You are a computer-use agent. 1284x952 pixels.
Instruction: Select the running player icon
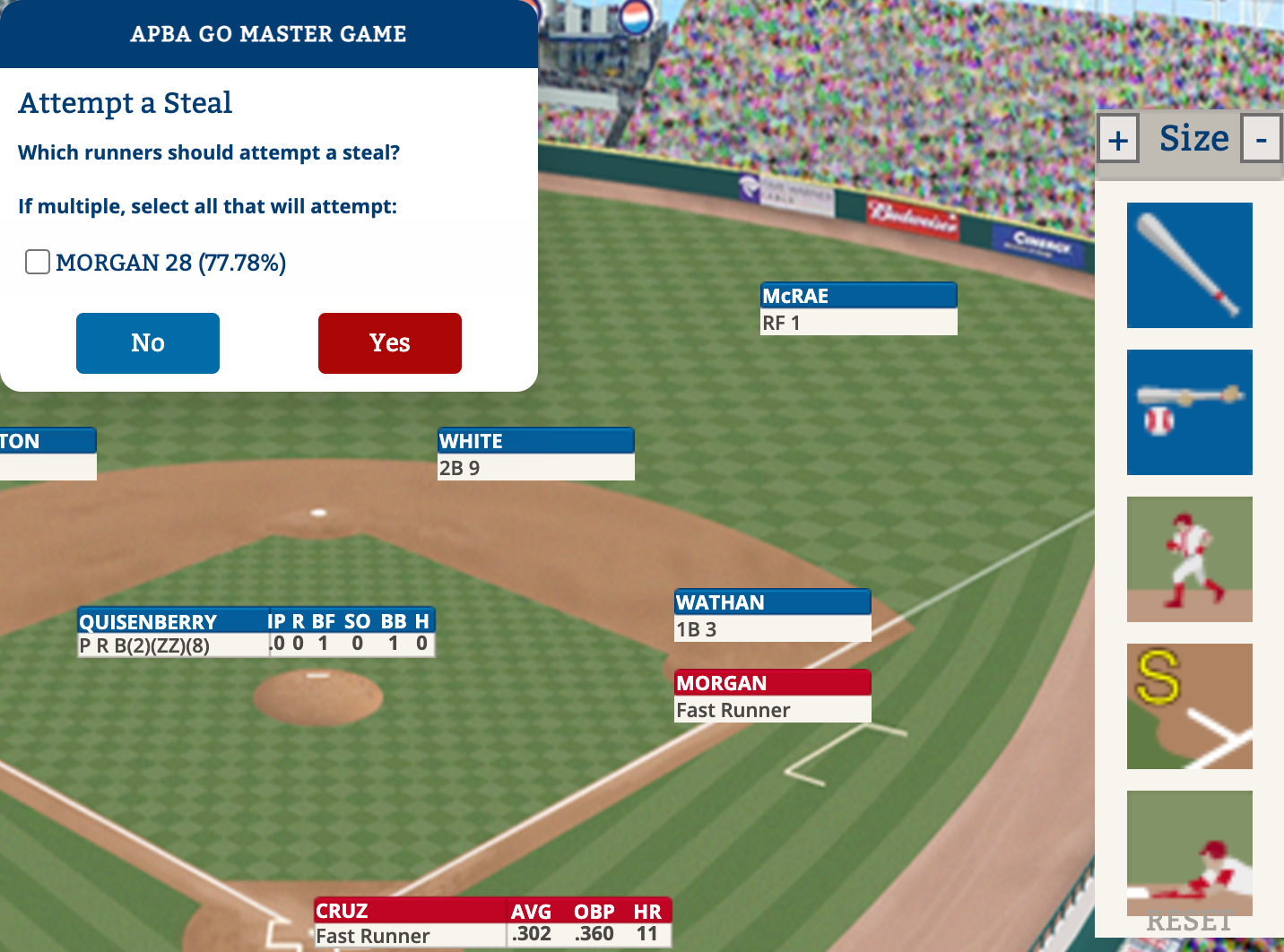[1189, 559]
